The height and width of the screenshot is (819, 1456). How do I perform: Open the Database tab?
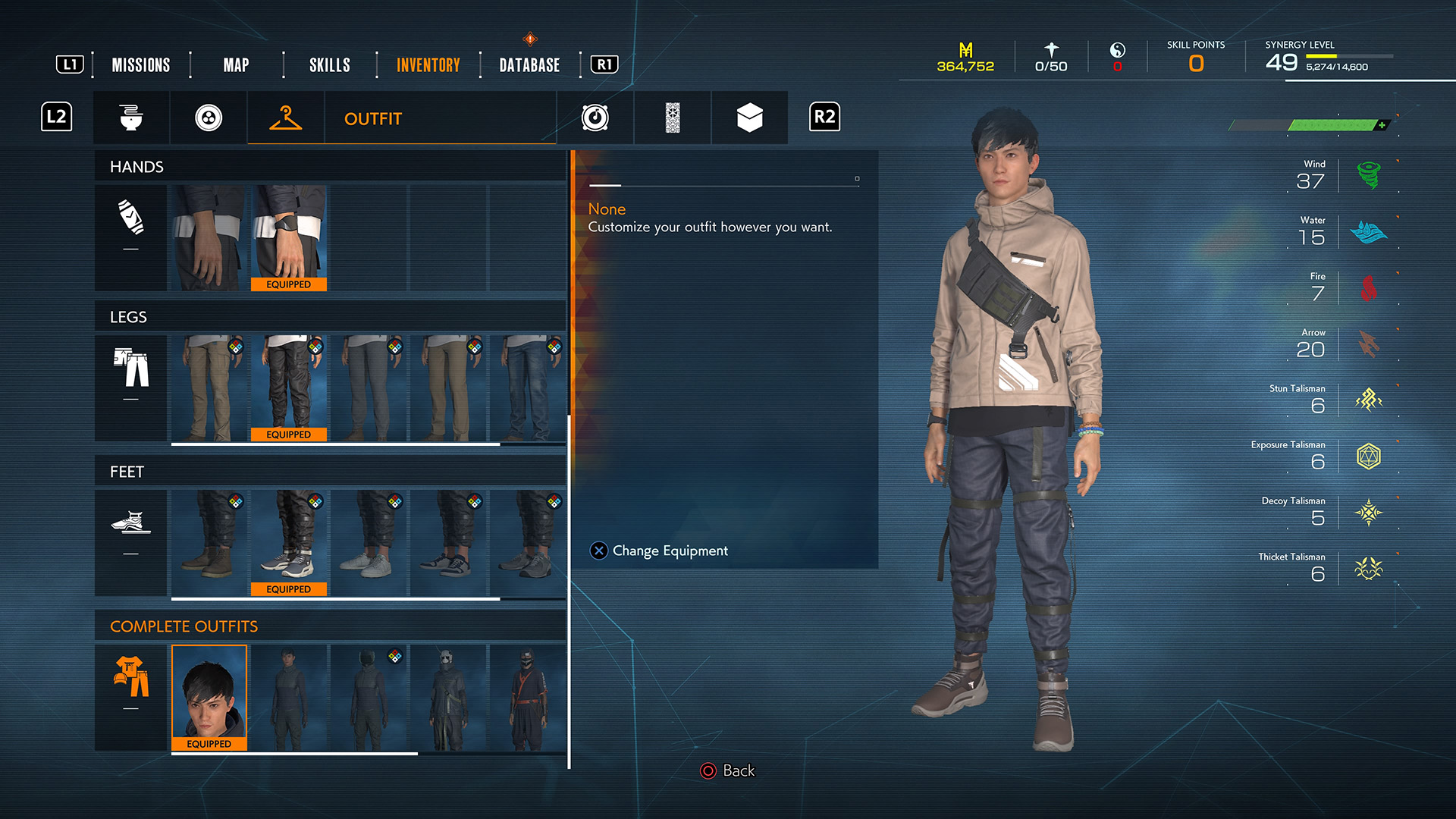tap(529, 65)
